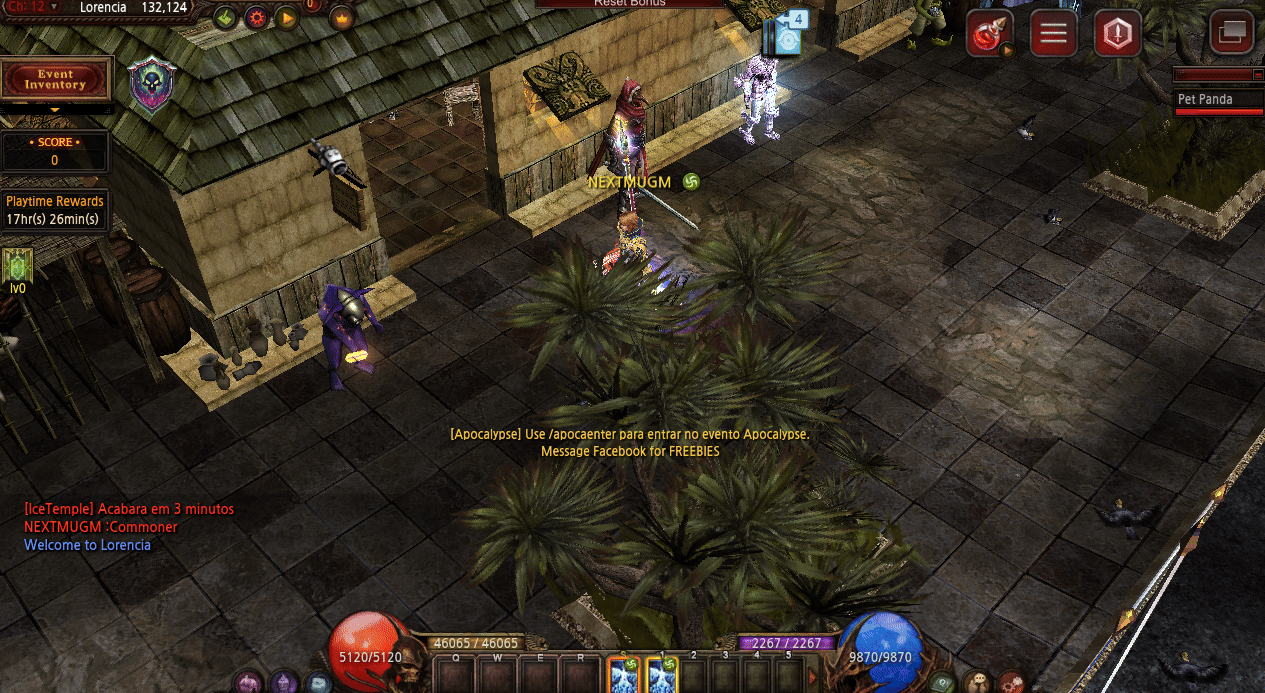
Task: Open the red gear settings icon
Action: click(x=256, y=17)
